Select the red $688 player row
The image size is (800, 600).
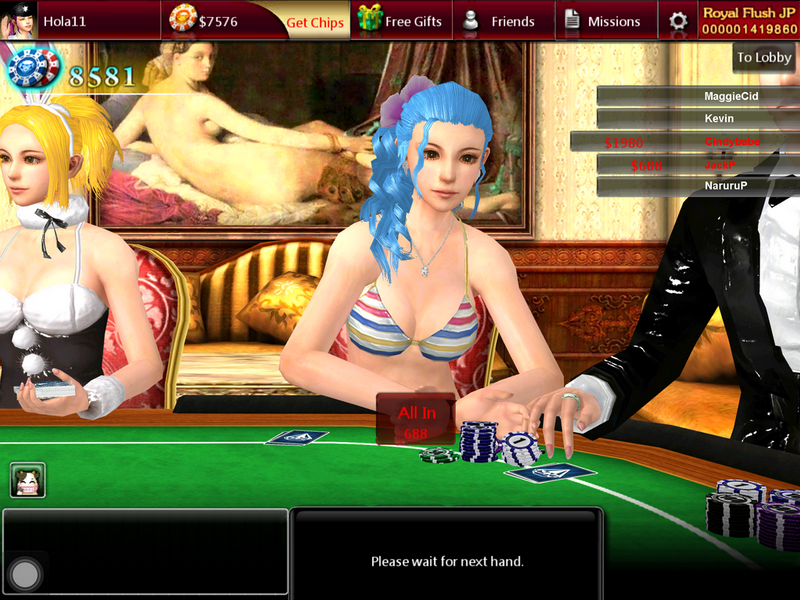(684, 164)
